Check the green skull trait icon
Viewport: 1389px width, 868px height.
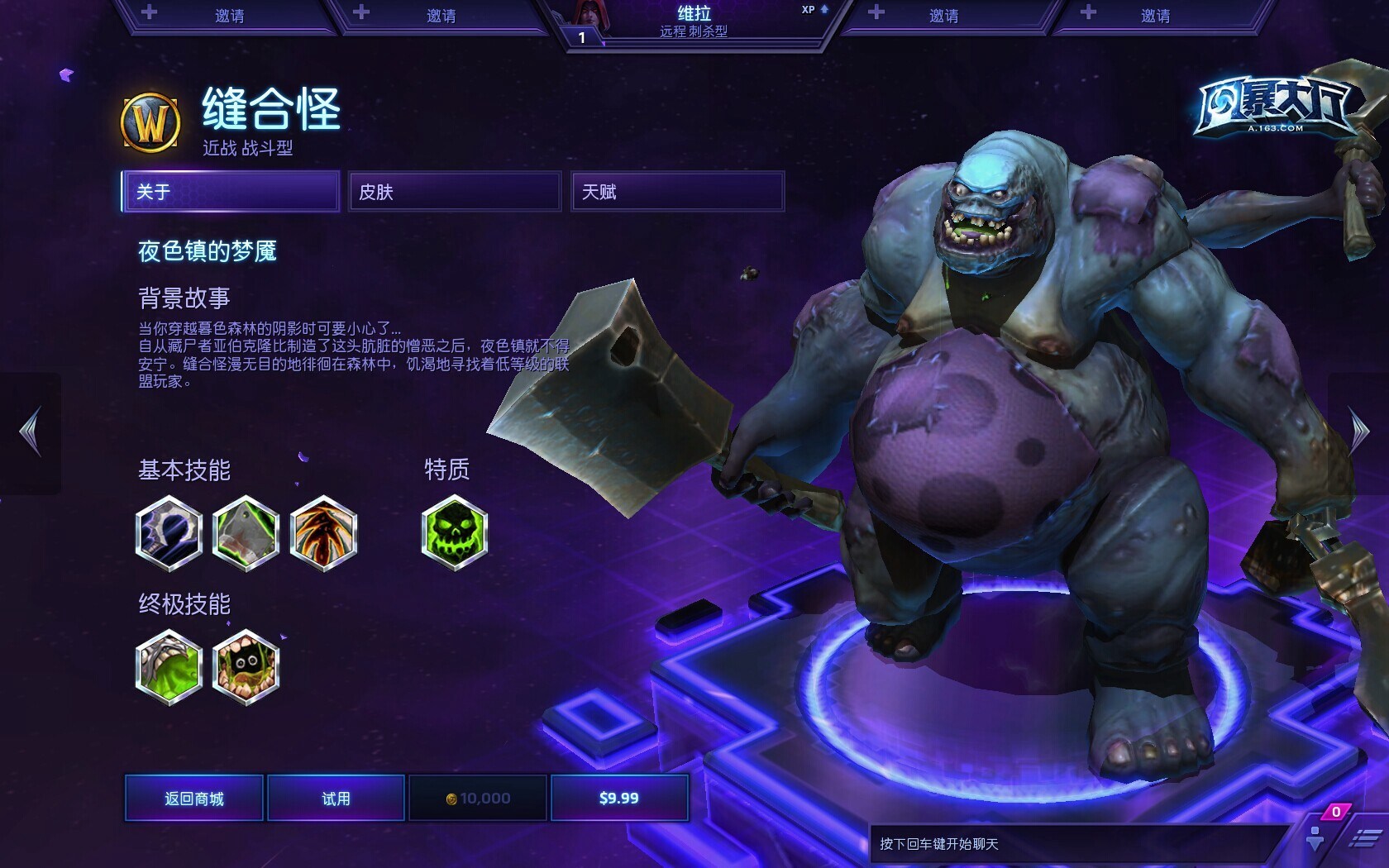tap(455, 533)
